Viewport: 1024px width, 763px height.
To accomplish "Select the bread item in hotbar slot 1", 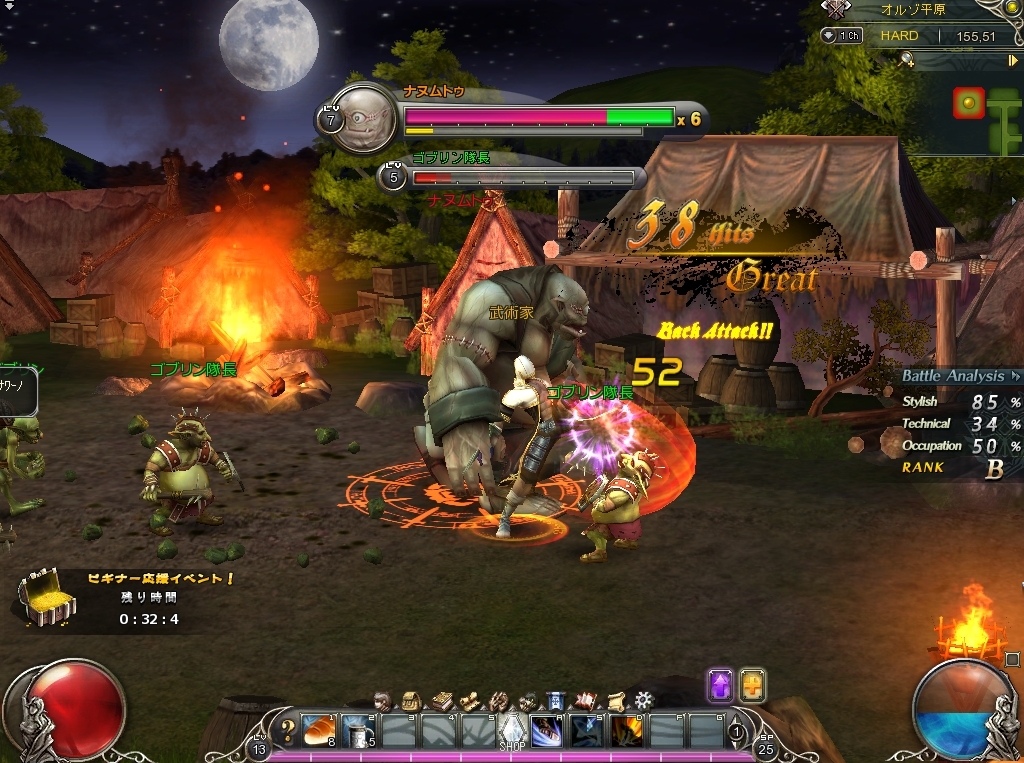I will 320,730.
